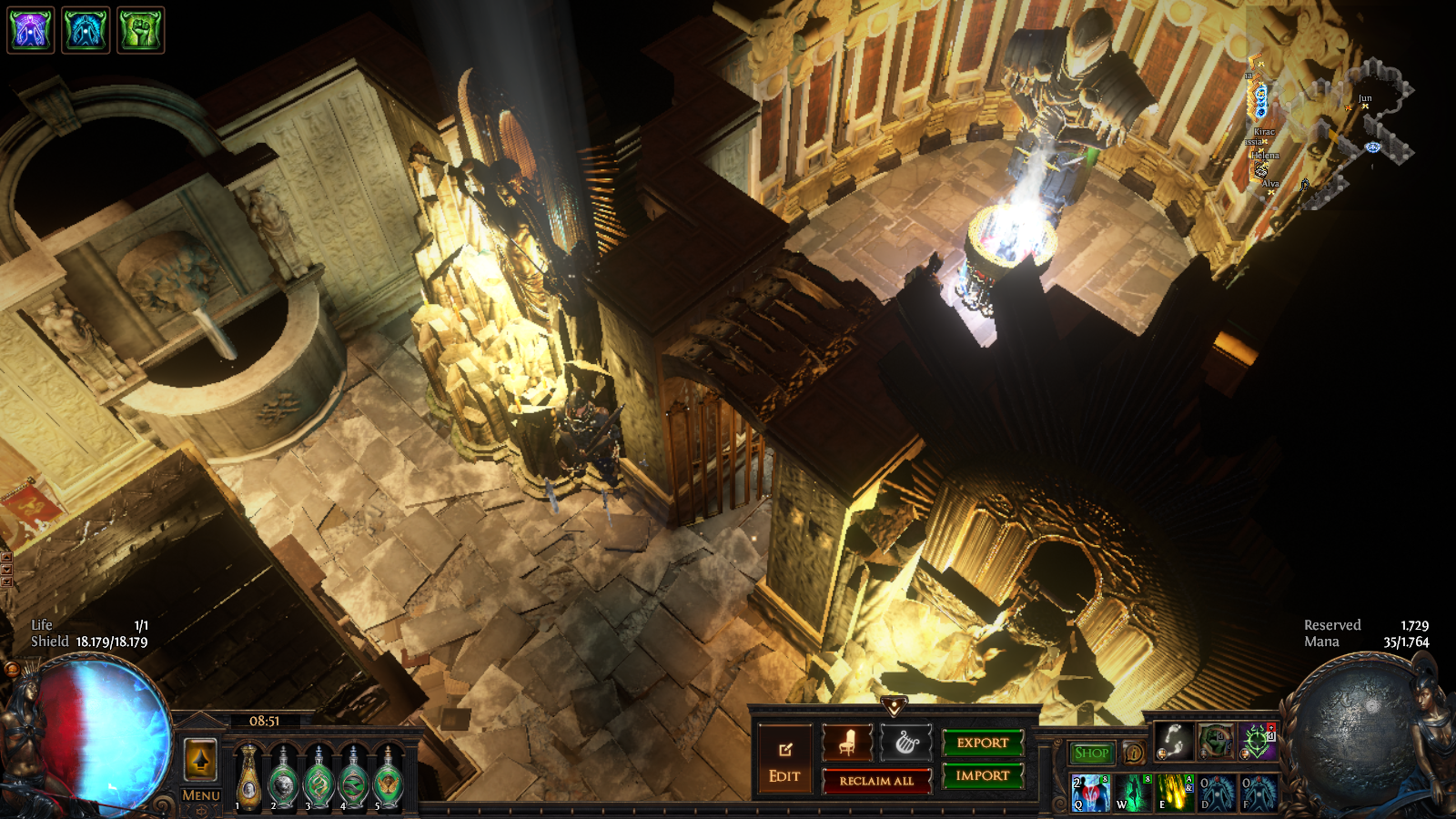This screenshot has height=819, width=1456.
Task: Click the chair decorations button
Action: (x=847, y=743)
